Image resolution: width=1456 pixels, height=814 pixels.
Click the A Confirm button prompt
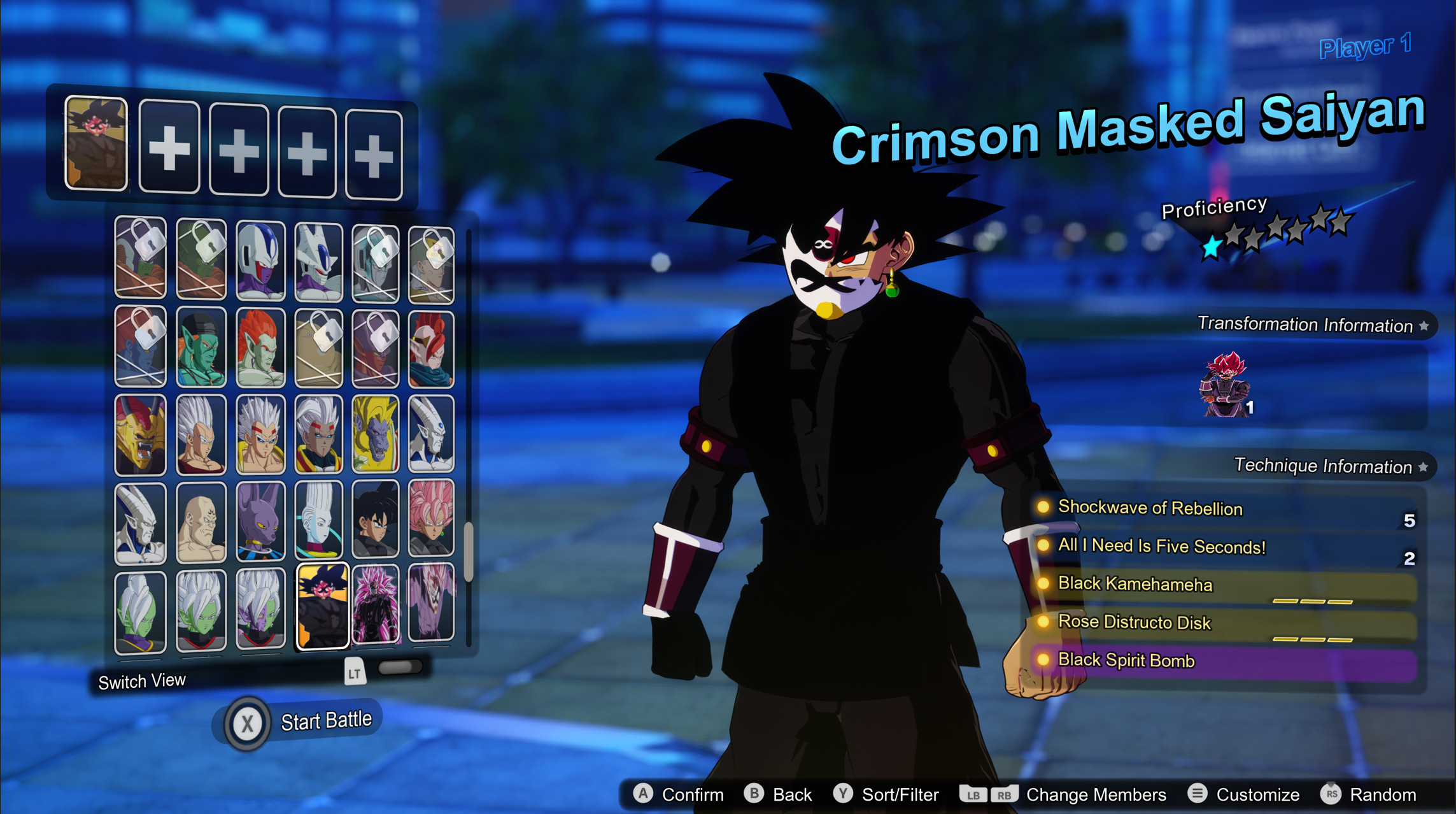[x=644, y=794]
